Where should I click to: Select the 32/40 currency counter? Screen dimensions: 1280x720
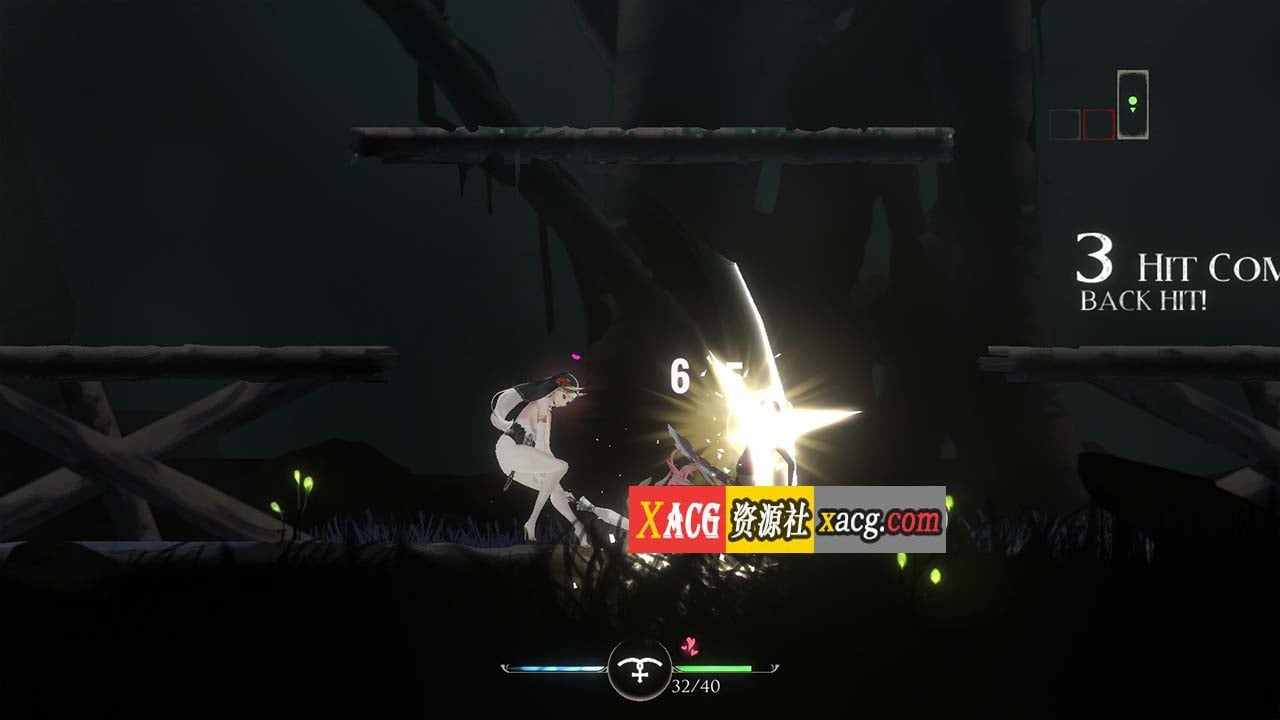point(695,686)
